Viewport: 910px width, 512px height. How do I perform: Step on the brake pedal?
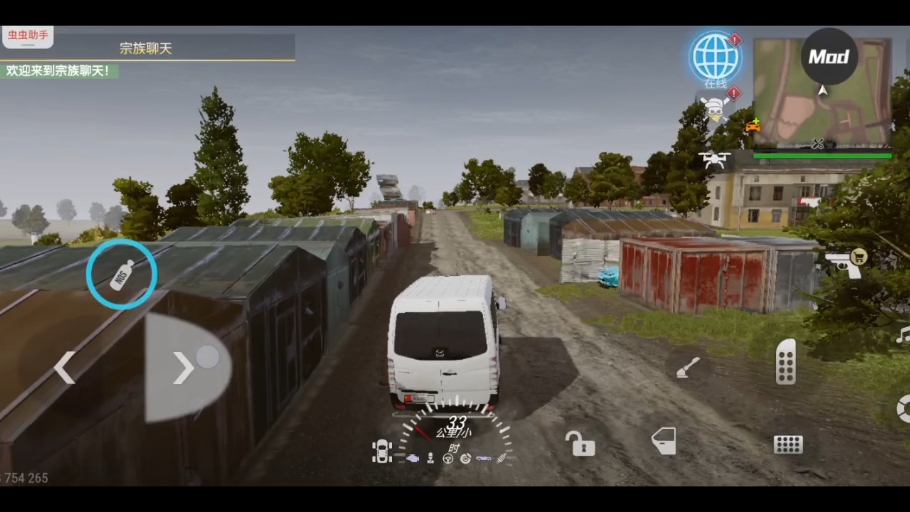788,445
